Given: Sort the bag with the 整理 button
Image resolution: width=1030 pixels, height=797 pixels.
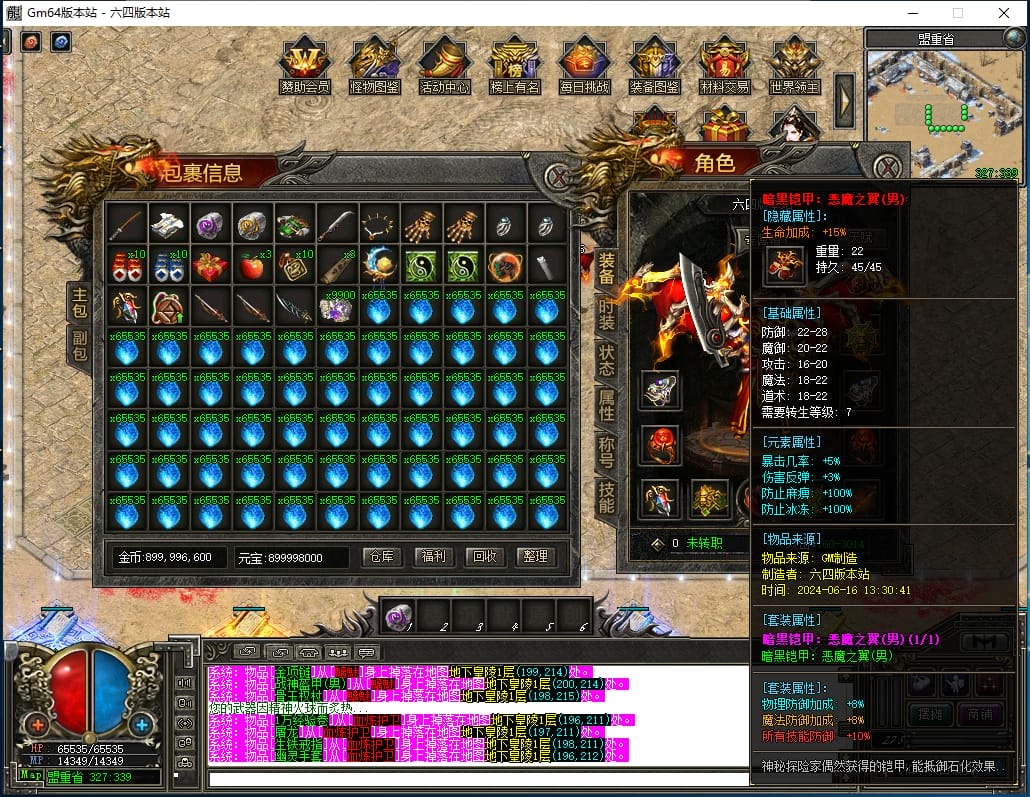Looking at the screenshot, I should pos(536,557).
